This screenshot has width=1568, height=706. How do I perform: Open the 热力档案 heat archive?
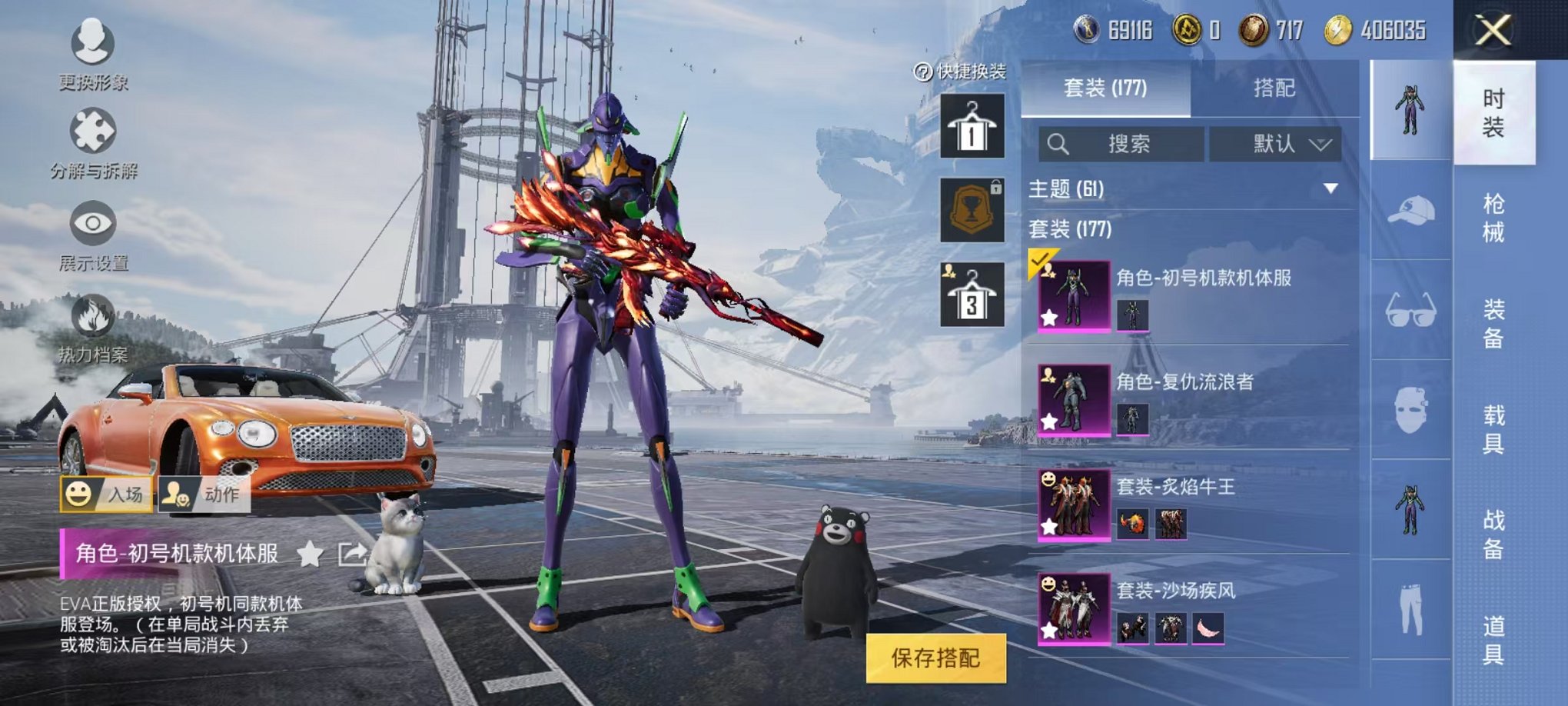click(93, 328)
